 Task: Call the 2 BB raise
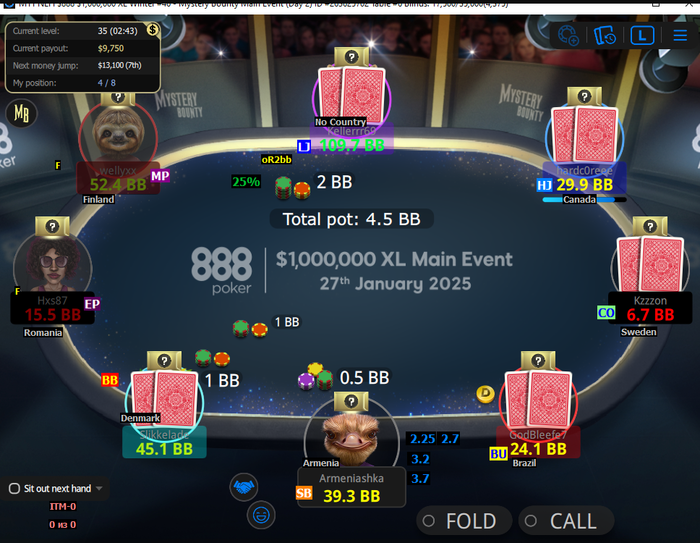click(564, 521)
